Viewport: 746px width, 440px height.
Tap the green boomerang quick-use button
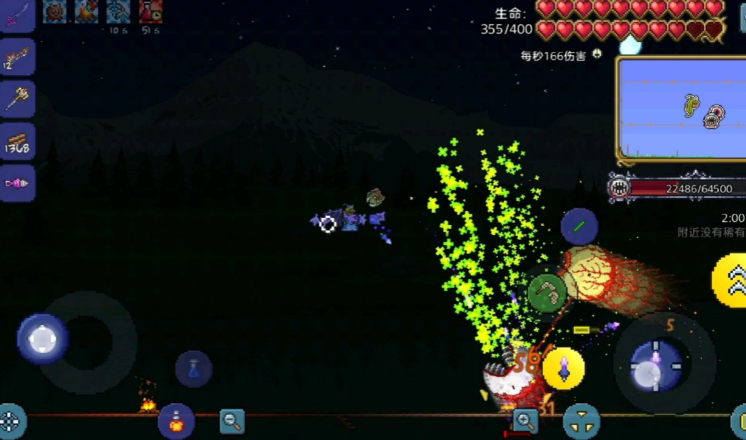(x=547, y=293)
